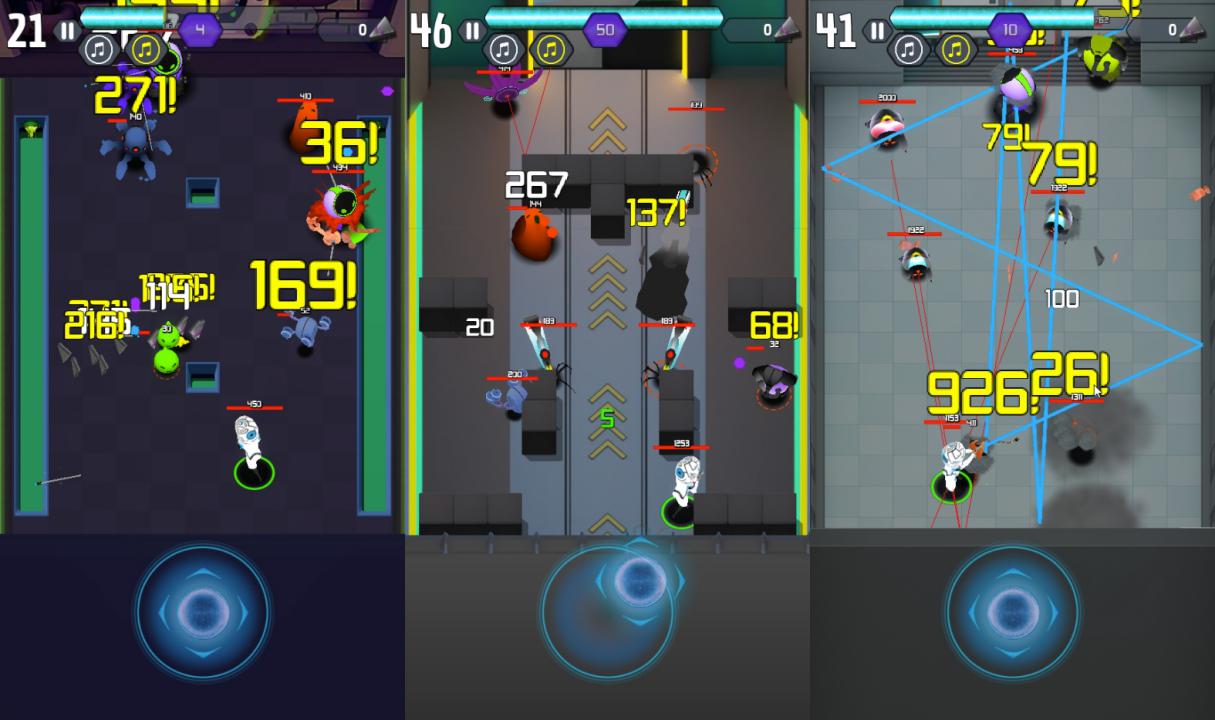
Task: Toggle the yellow music note beside level 41
Action: 956,49
